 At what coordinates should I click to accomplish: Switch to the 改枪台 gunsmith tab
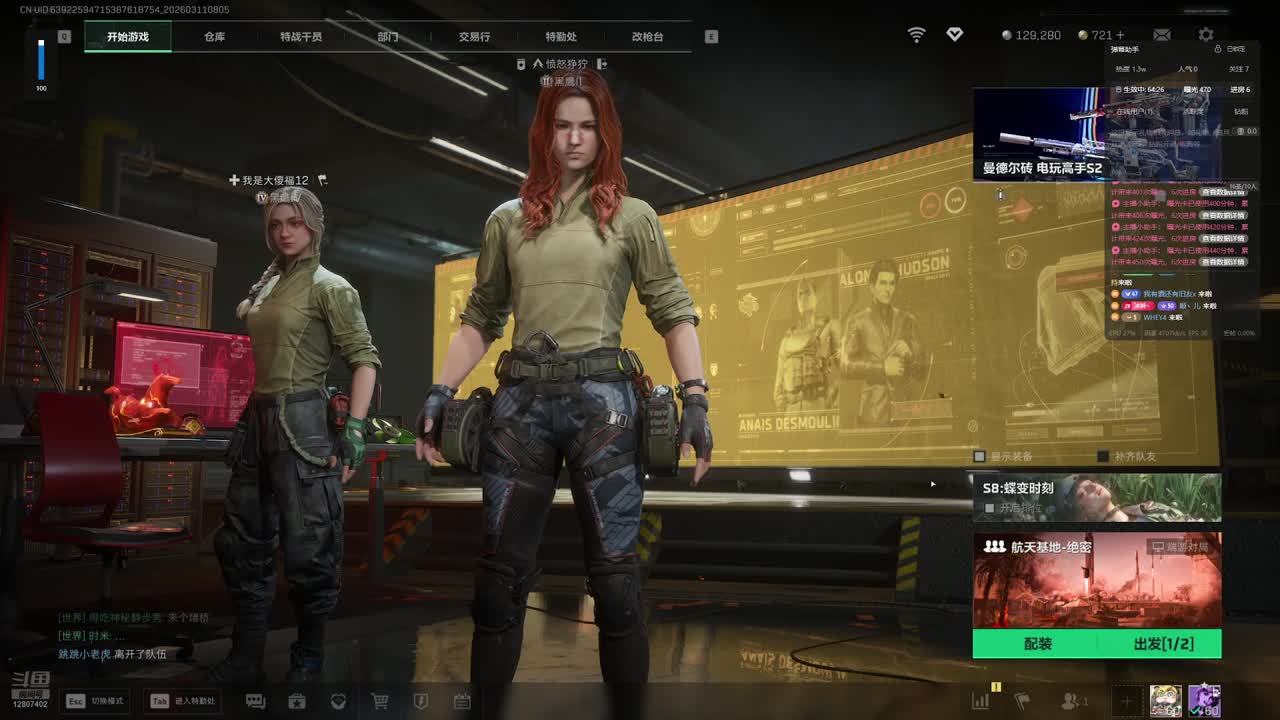click(x=647, y=37)
